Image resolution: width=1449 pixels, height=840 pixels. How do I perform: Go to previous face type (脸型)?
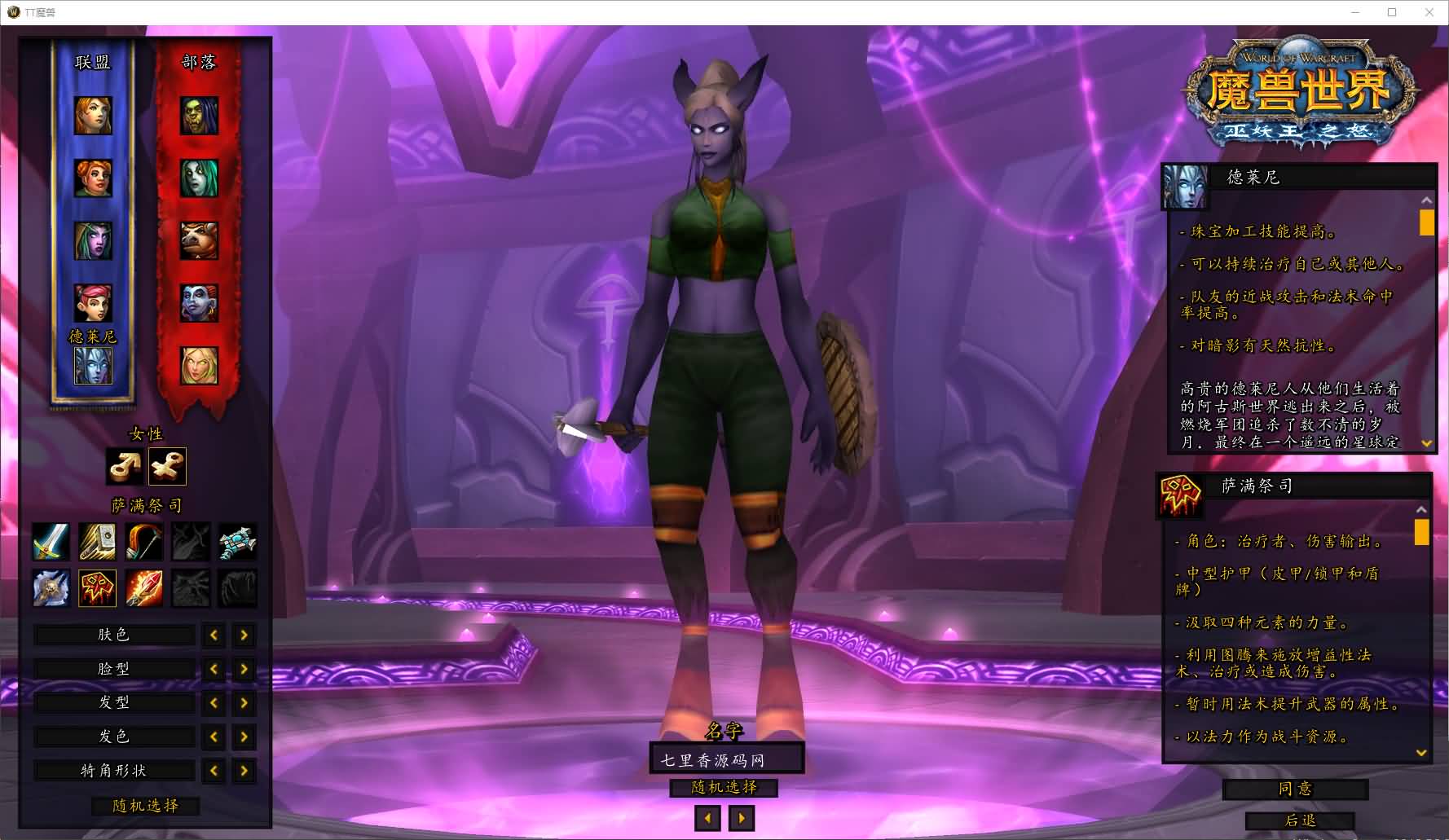pos(214,669)
